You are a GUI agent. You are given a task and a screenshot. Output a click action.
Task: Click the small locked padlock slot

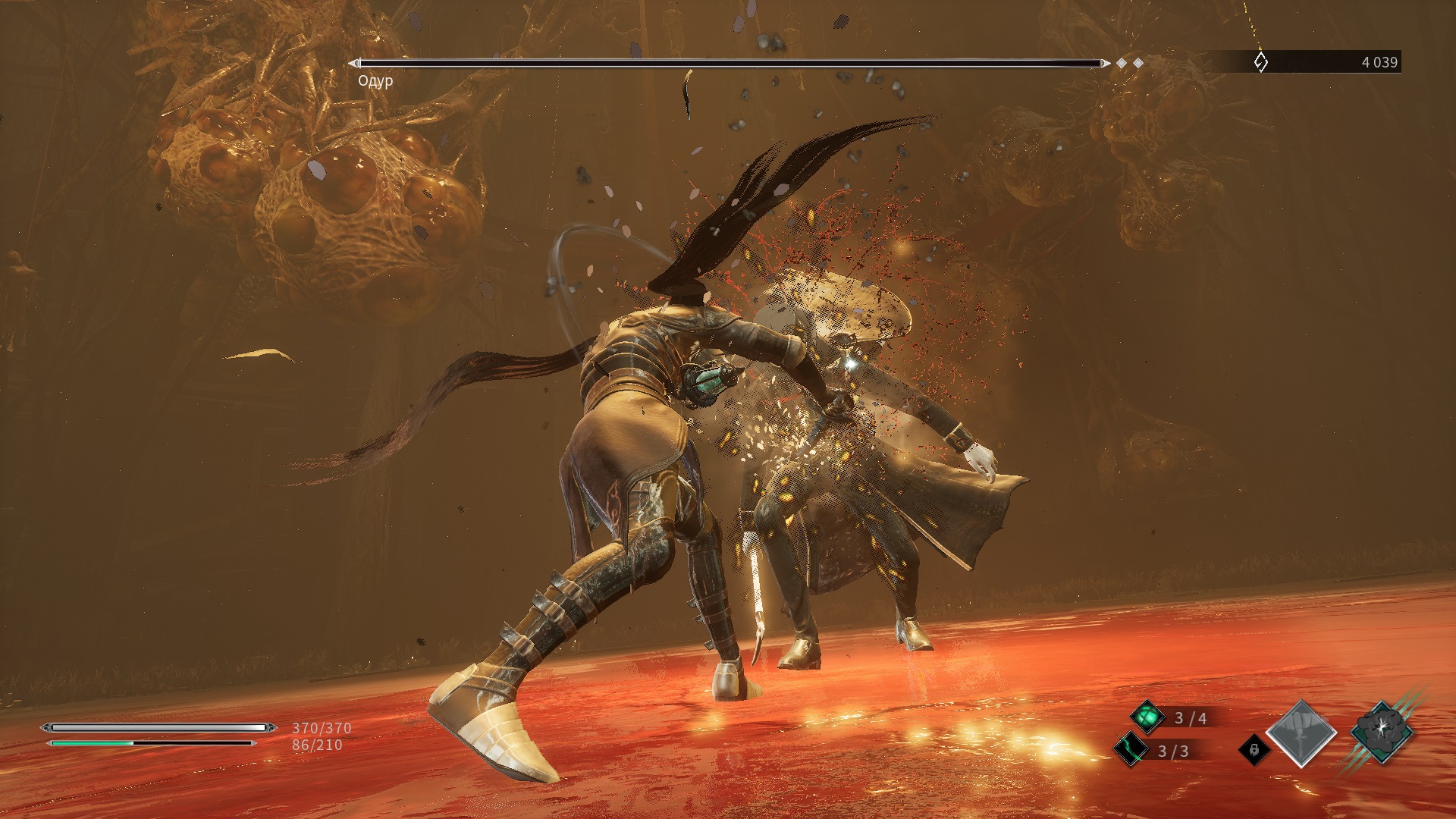pos(1254,750)
